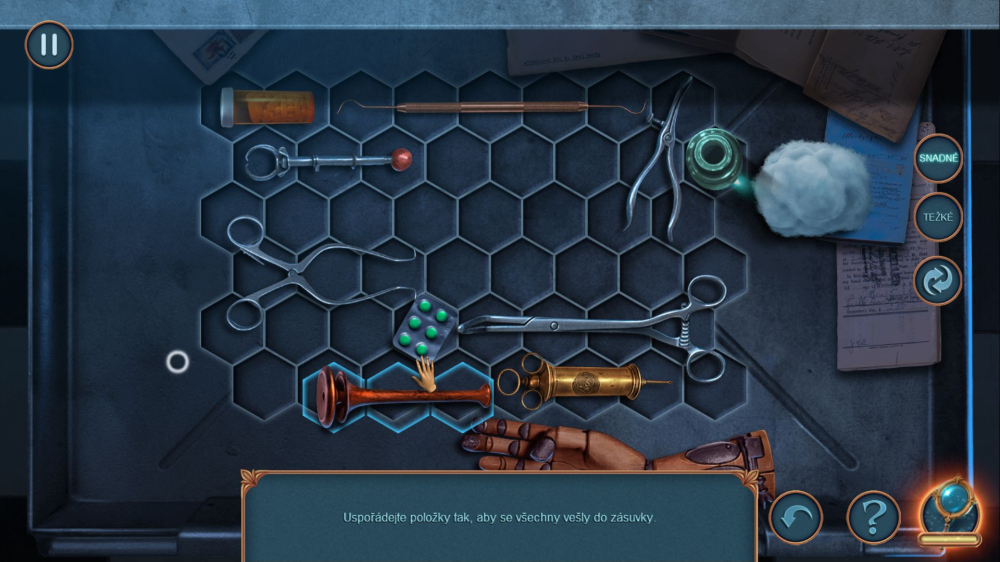Reset the puzzle with the circular arrows button
This screenshot has height=562, width=1000.
[938, 281]
